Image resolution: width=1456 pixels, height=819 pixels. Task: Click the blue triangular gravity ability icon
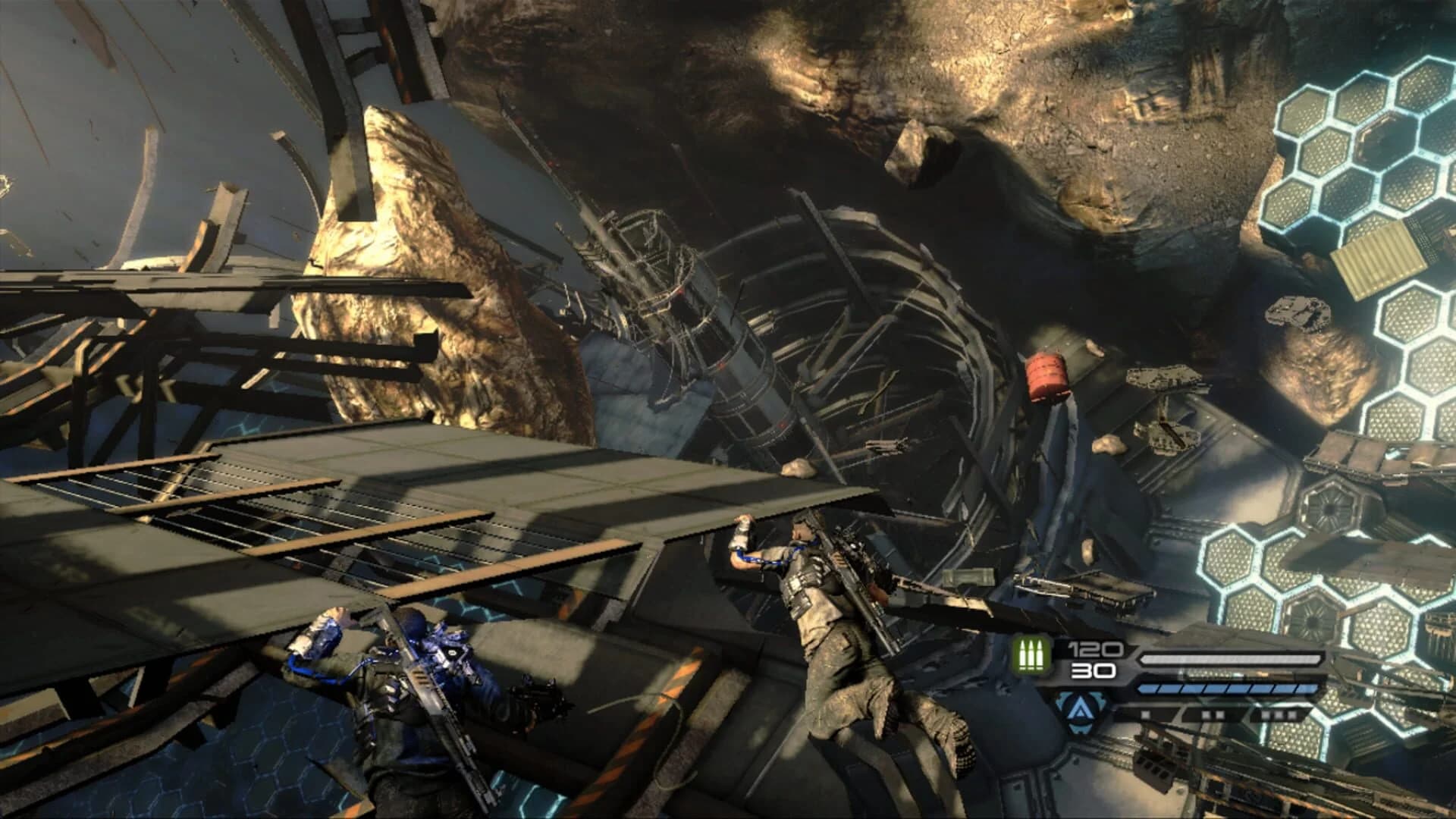[1081, 709]
